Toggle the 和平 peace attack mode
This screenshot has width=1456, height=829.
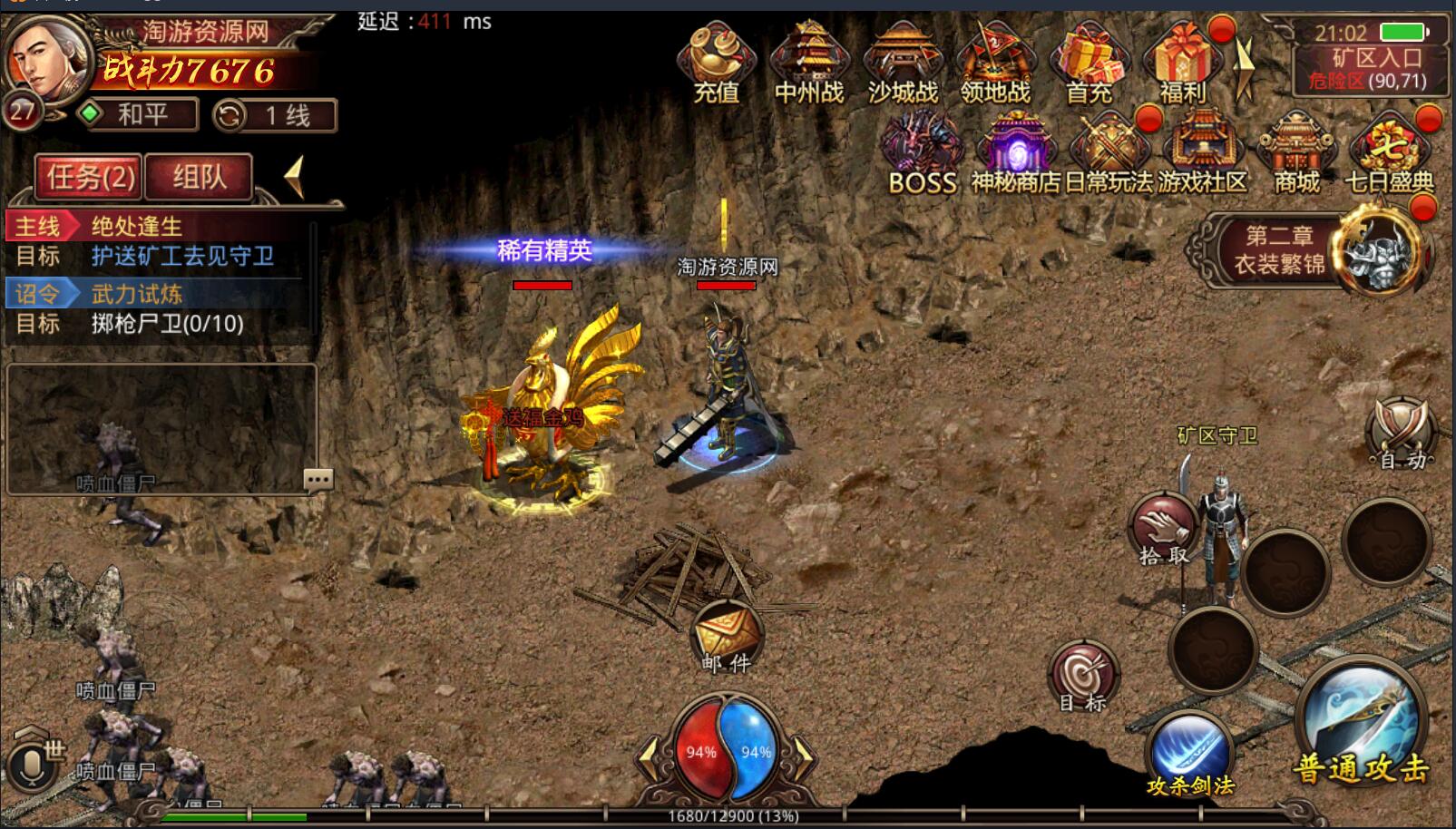coord(139,115)
